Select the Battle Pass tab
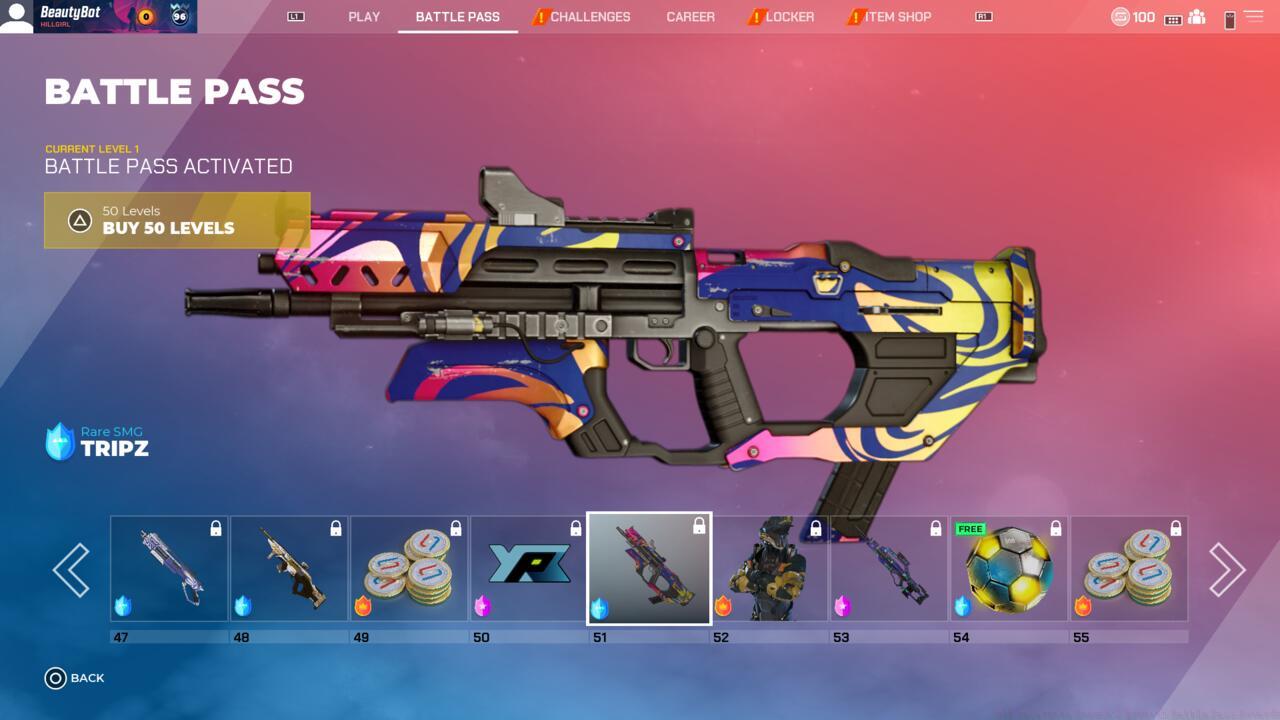 click(x=457, y=17)
